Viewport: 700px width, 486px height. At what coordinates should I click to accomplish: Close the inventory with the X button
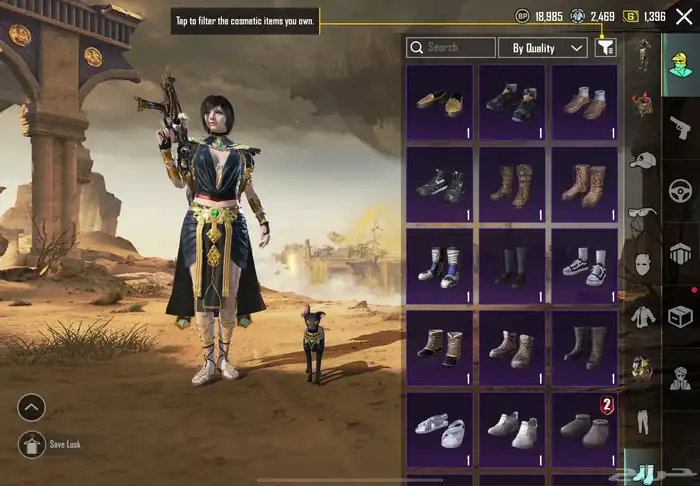point(684,16)
